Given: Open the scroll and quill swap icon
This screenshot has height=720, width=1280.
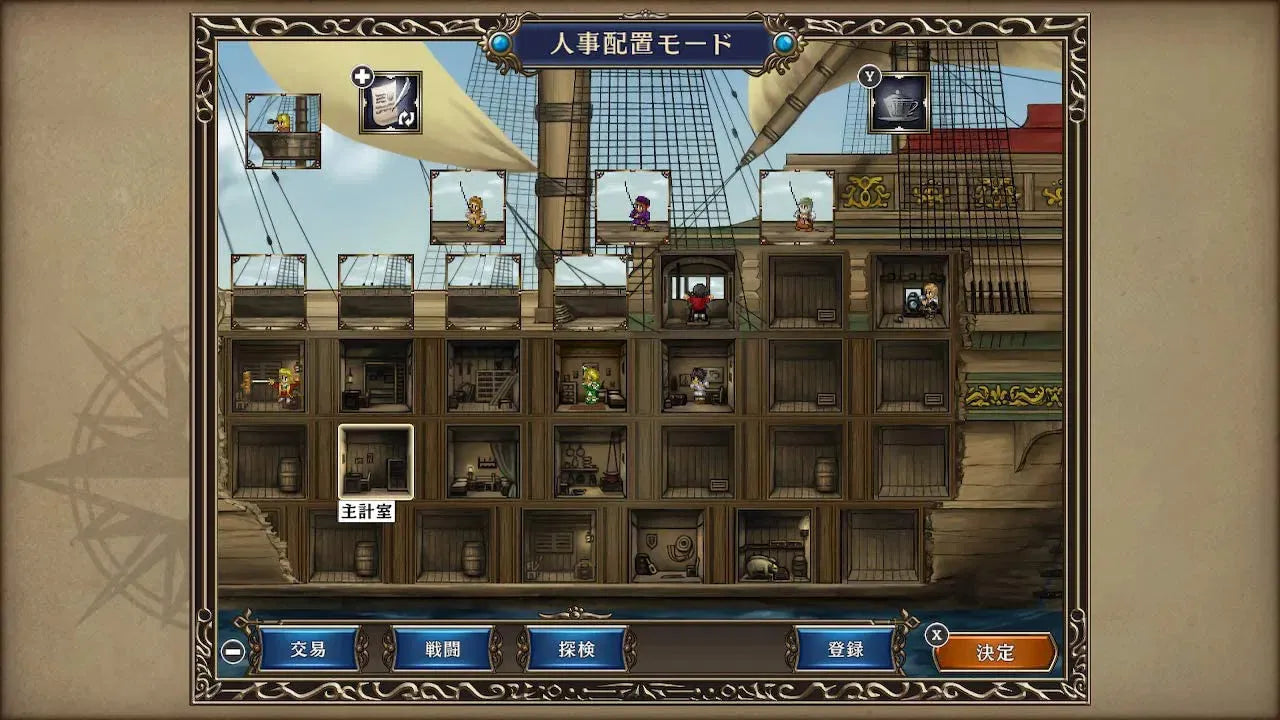Looking at the screenshot, I should coord(390,103).
